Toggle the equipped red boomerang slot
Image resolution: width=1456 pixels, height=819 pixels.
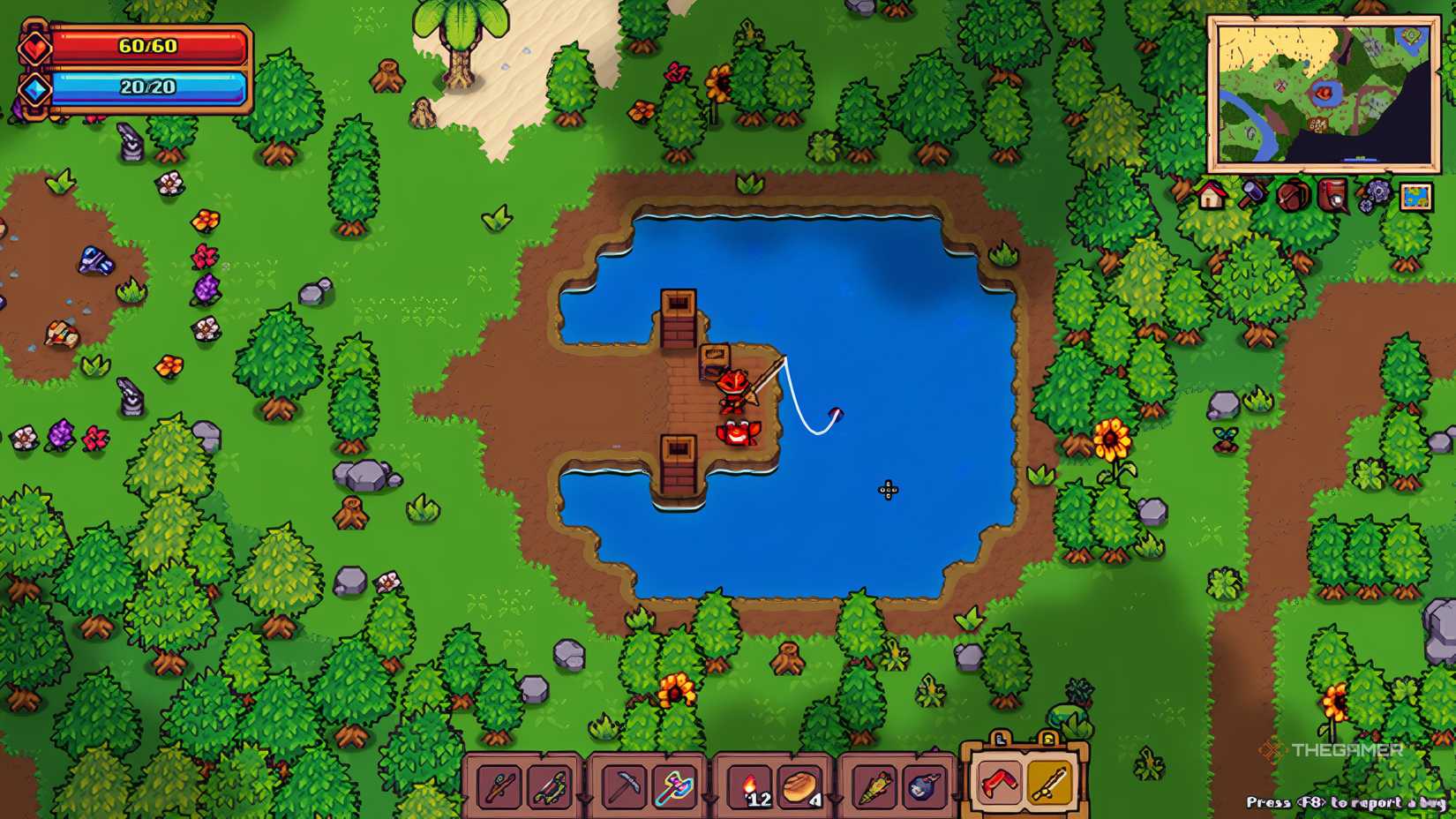click(999, 785)
